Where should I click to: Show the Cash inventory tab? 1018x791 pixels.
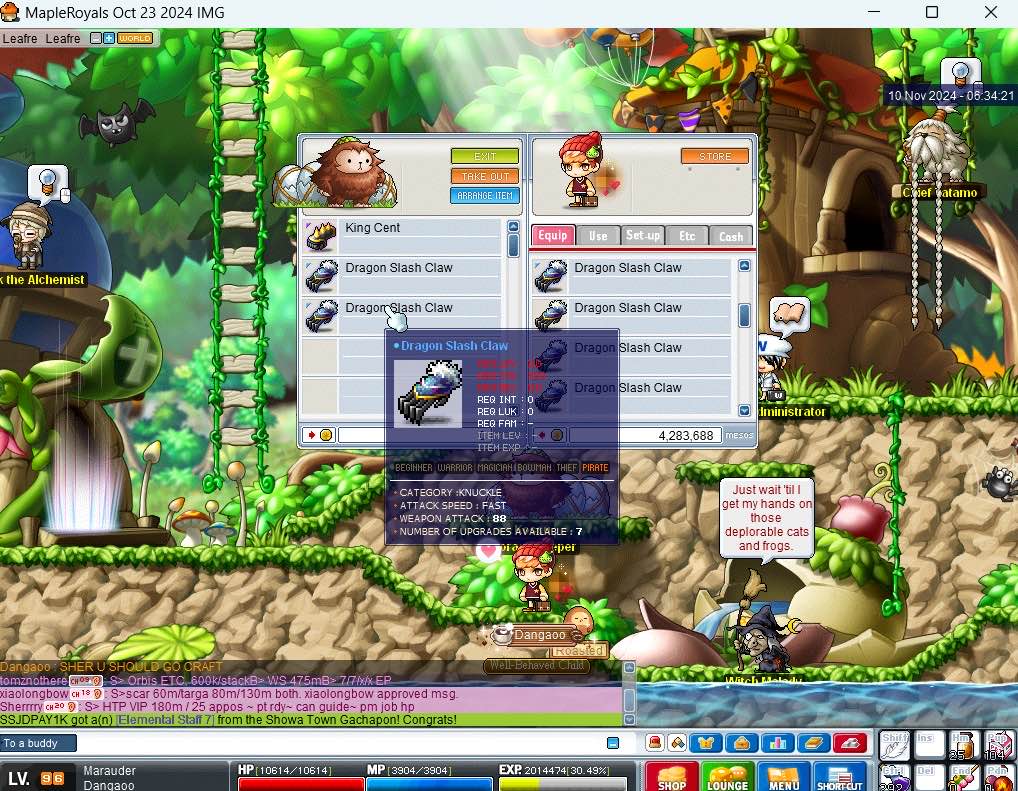point(731,236)
